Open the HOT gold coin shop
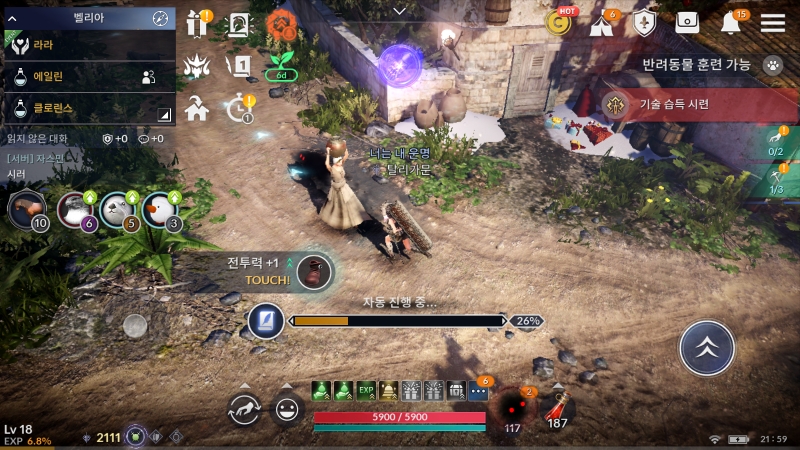Image resolution: width=800 pixels, height=450 pixels. (559, 23)
